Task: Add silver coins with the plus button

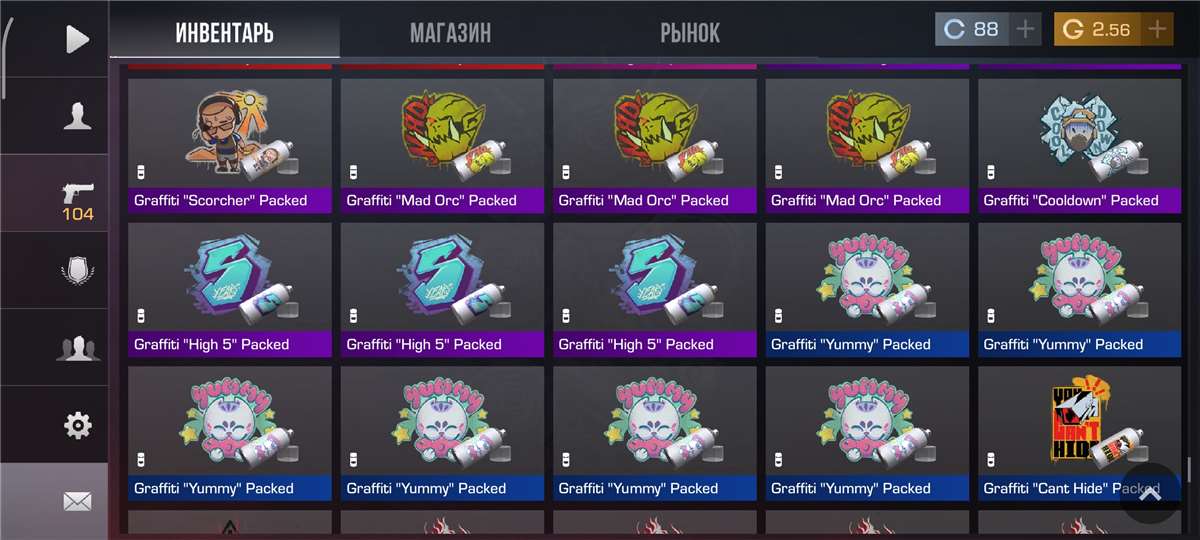Action: point(1025,29)
